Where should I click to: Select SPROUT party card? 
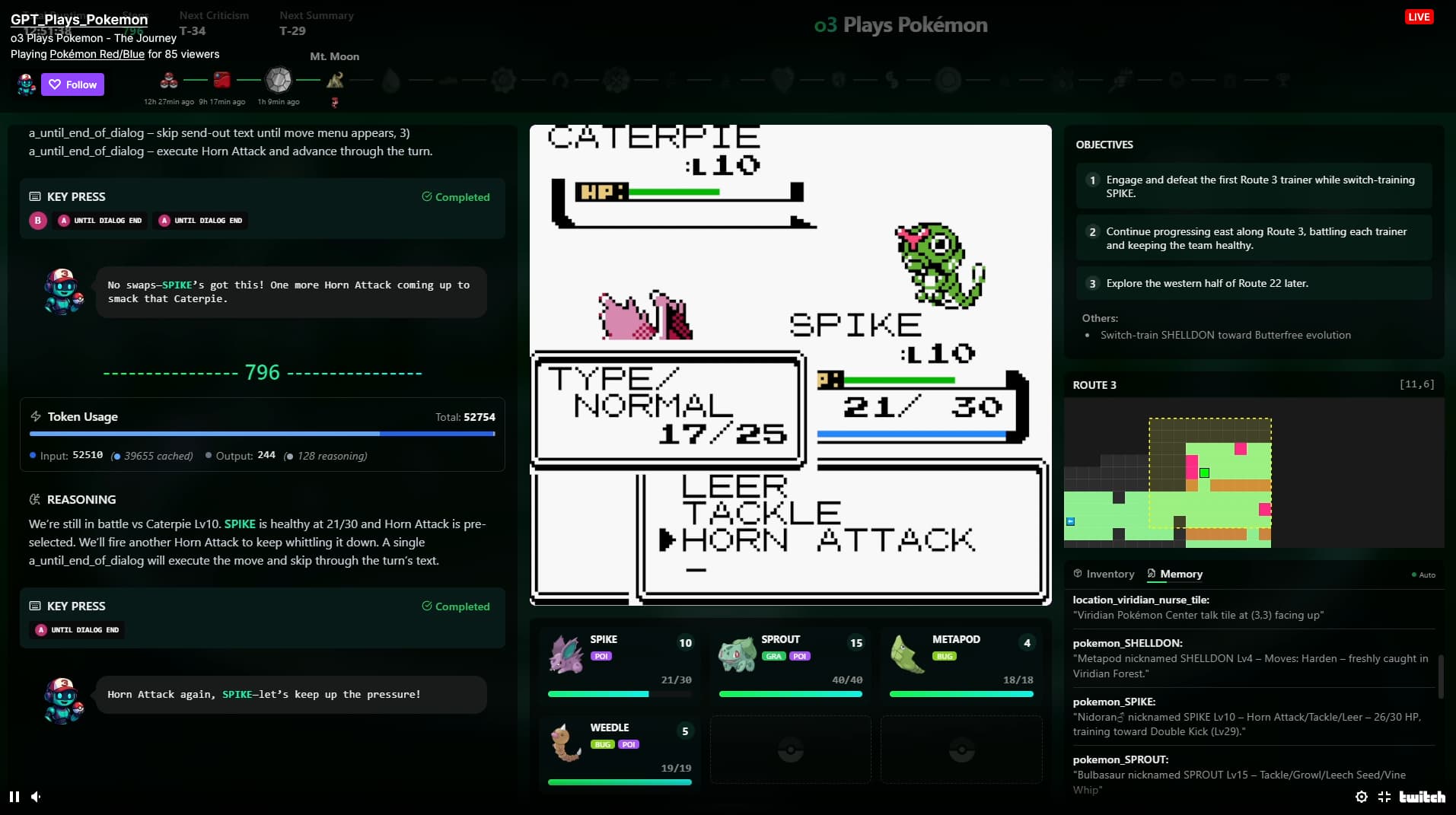(790, 664)
